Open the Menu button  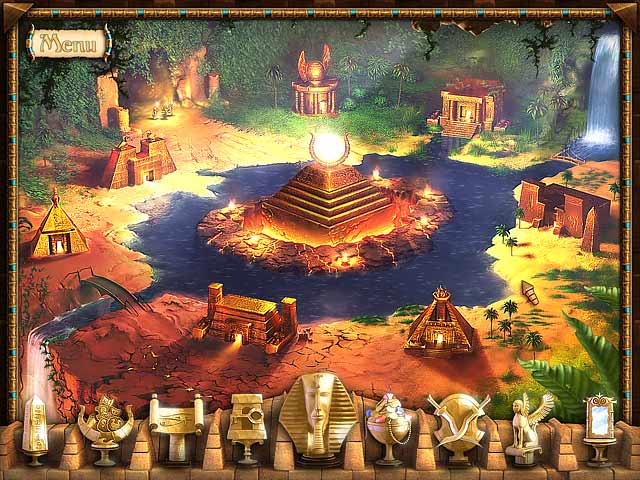[69, 43]
